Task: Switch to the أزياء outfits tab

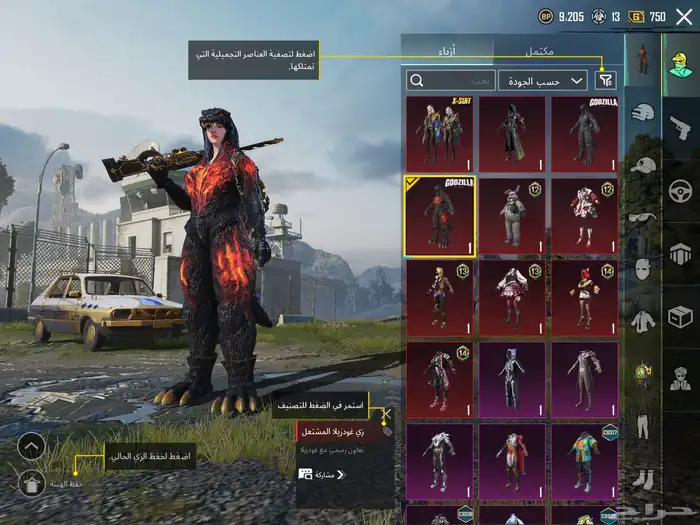Action: [x=448, y=49]
